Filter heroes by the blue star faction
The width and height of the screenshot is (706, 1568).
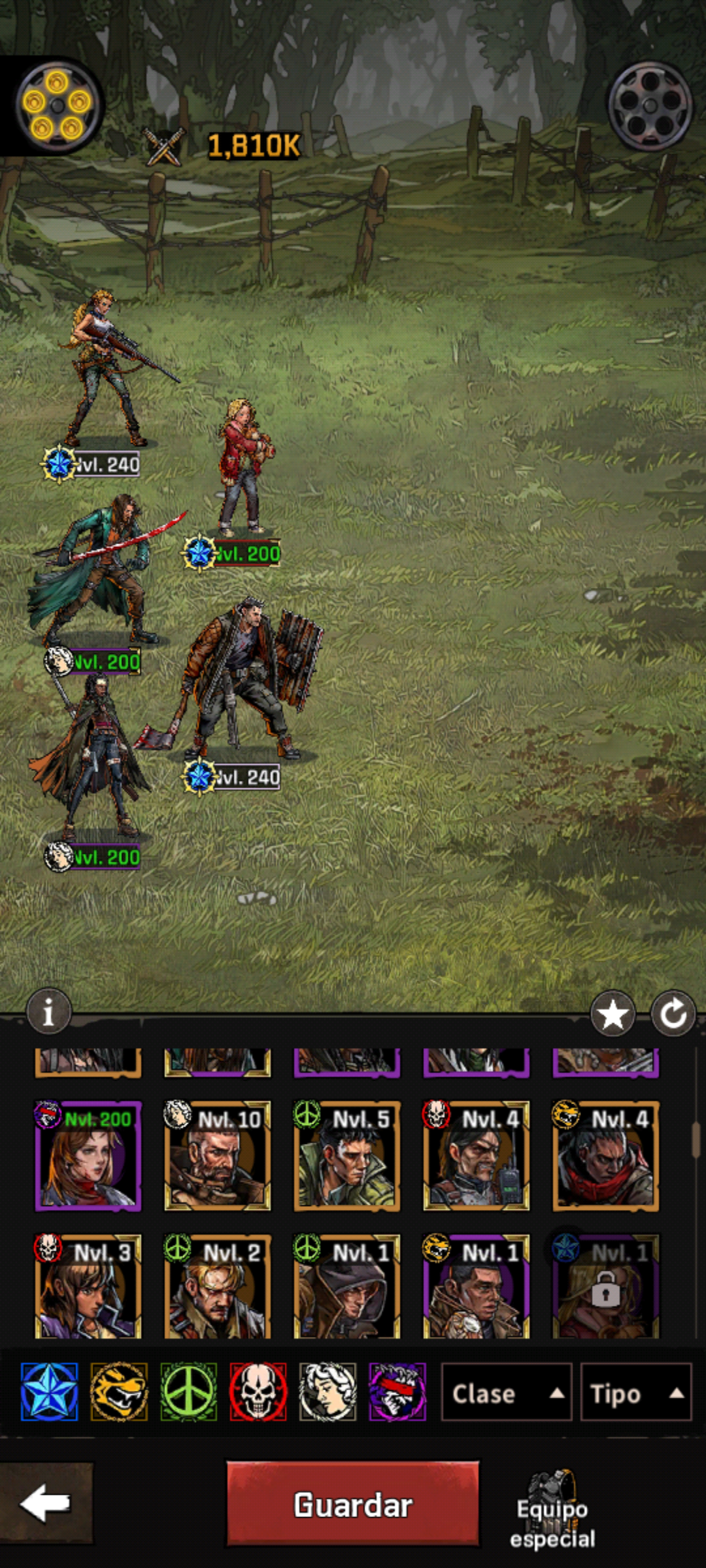click(49, 1392)
